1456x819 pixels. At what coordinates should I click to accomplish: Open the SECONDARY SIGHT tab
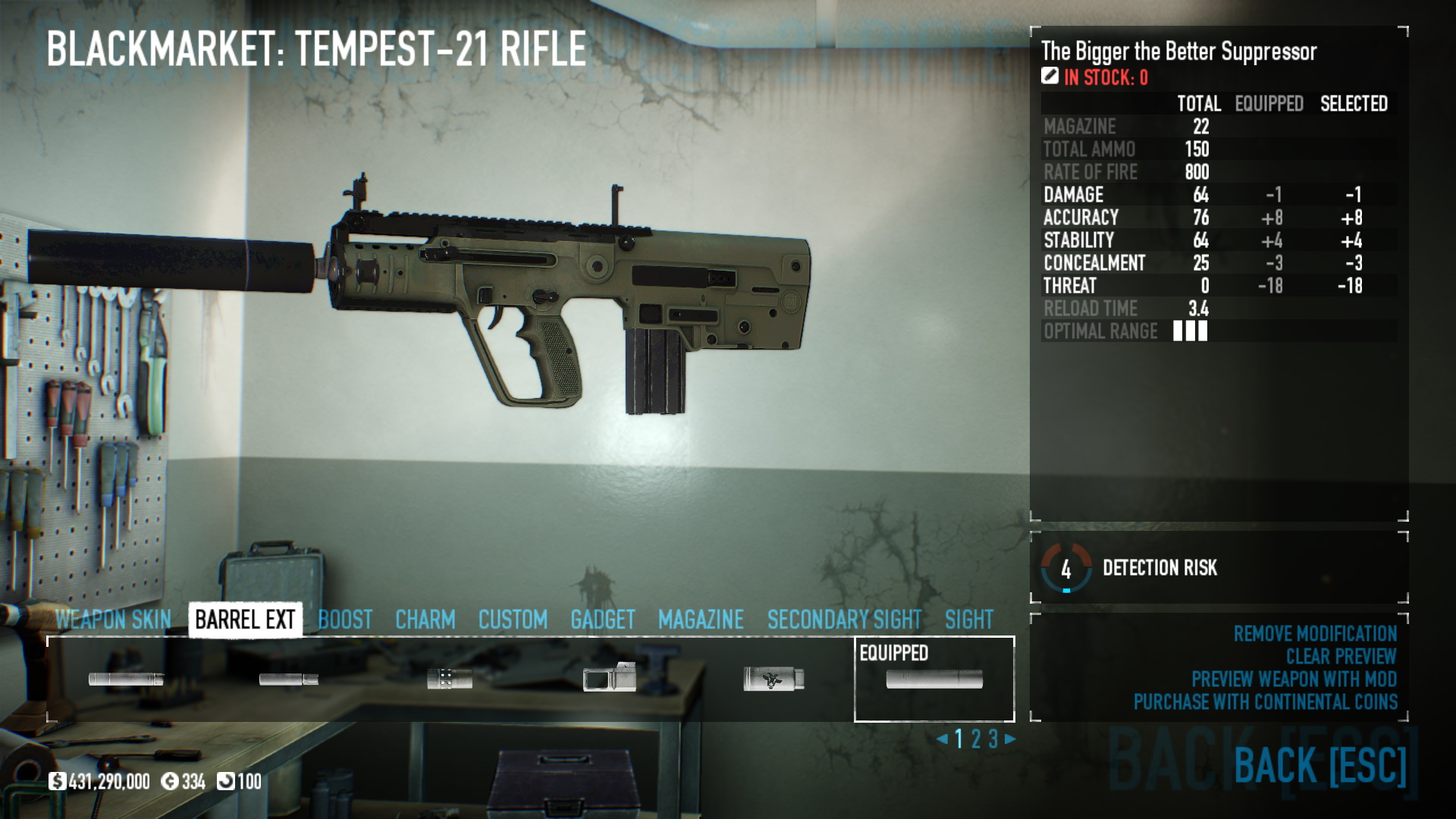[844, 620]
